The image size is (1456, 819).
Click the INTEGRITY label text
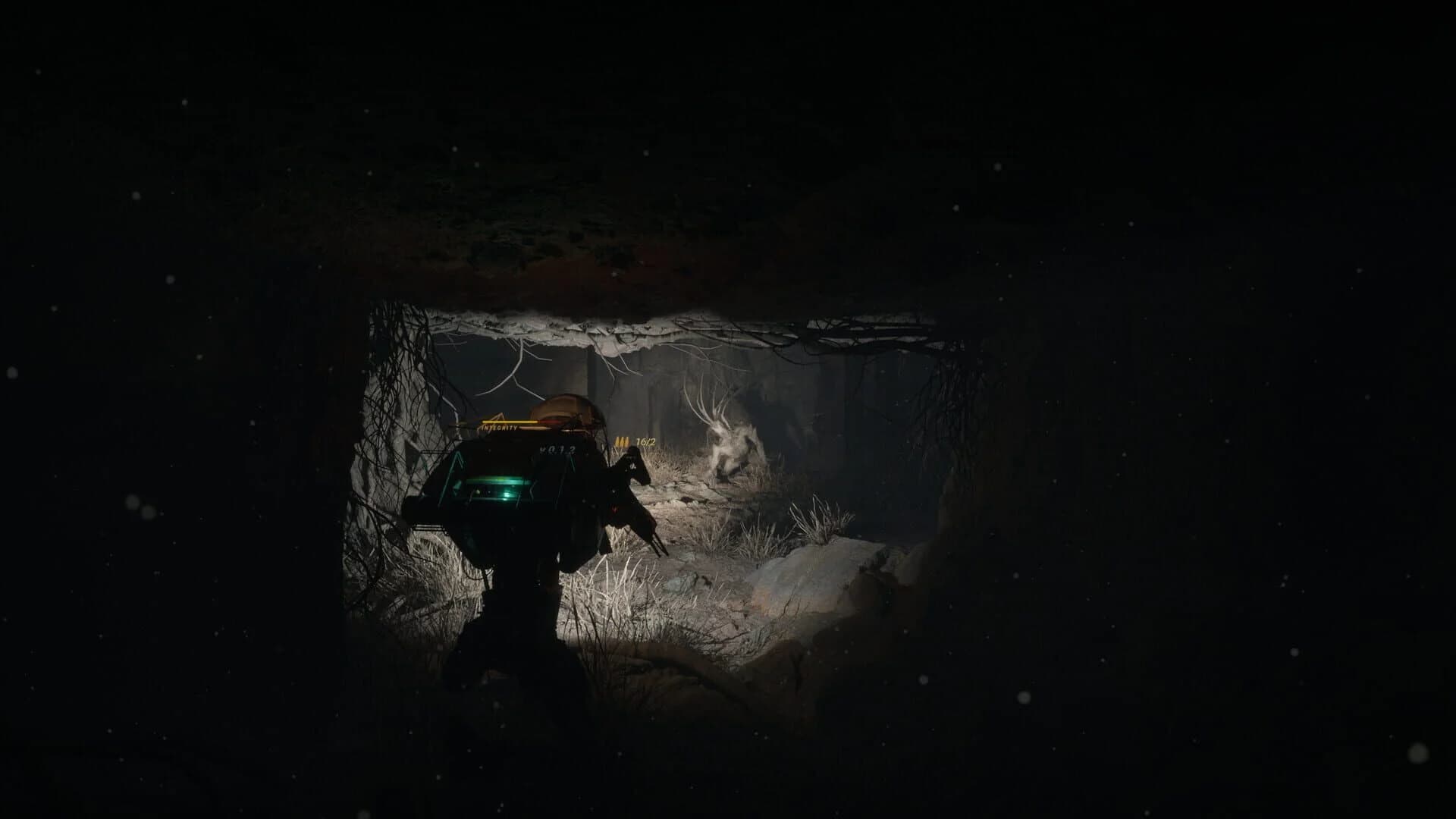[499, 428]
